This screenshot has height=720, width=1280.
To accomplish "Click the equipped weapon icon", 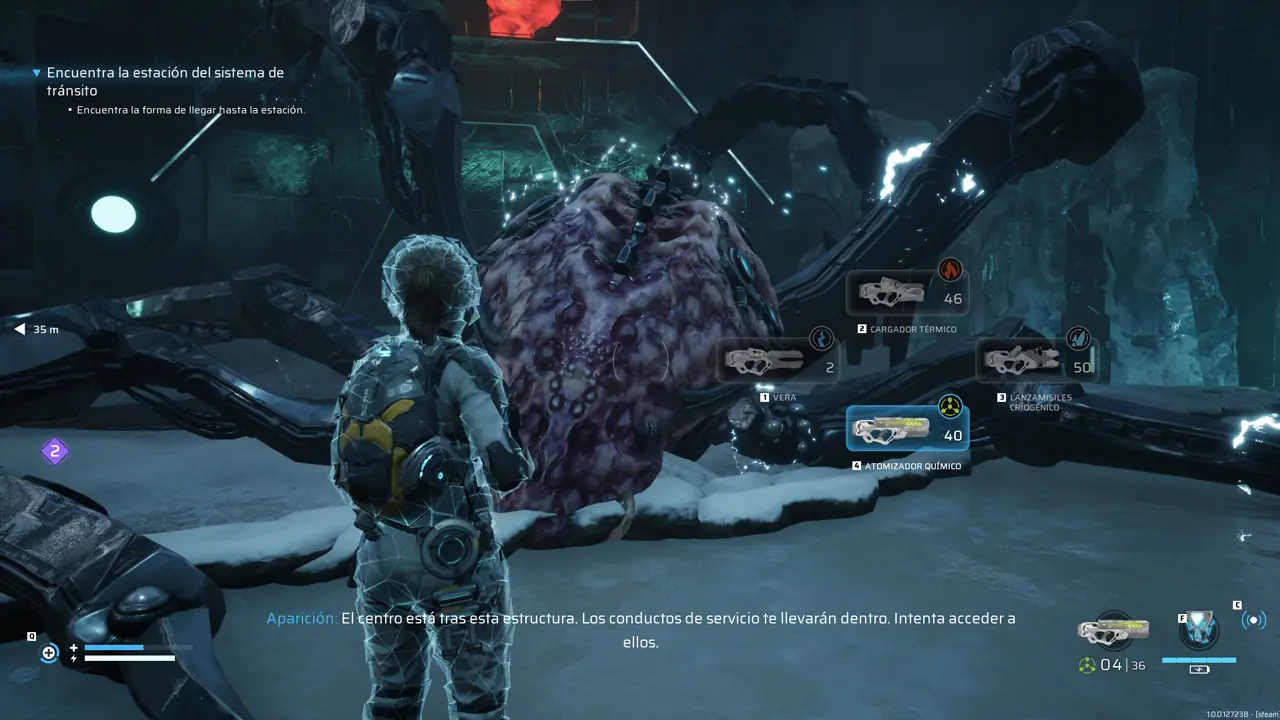I will click(1113, 630).
